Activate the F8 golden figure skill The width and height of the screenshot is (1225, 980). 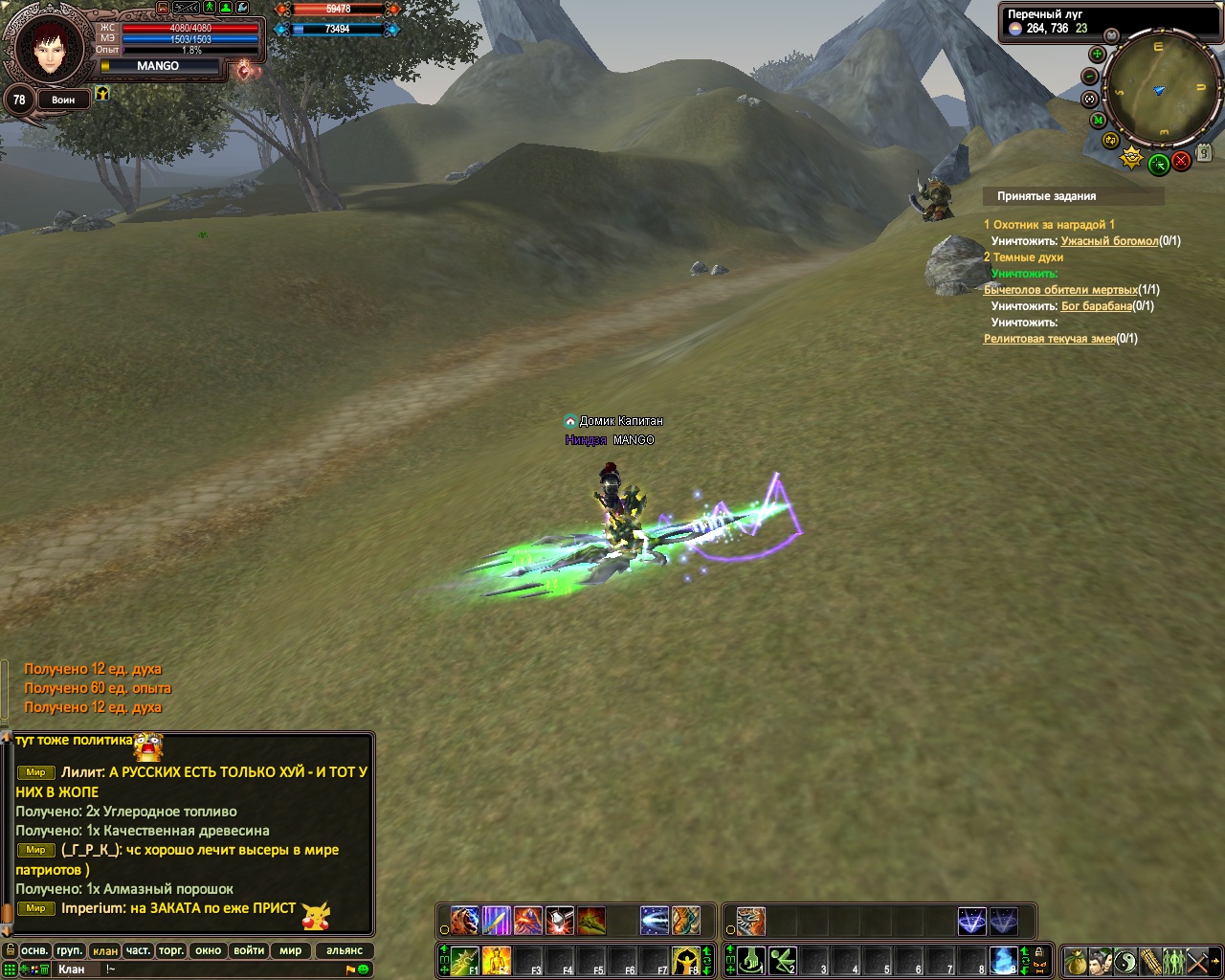click(685, 960)
